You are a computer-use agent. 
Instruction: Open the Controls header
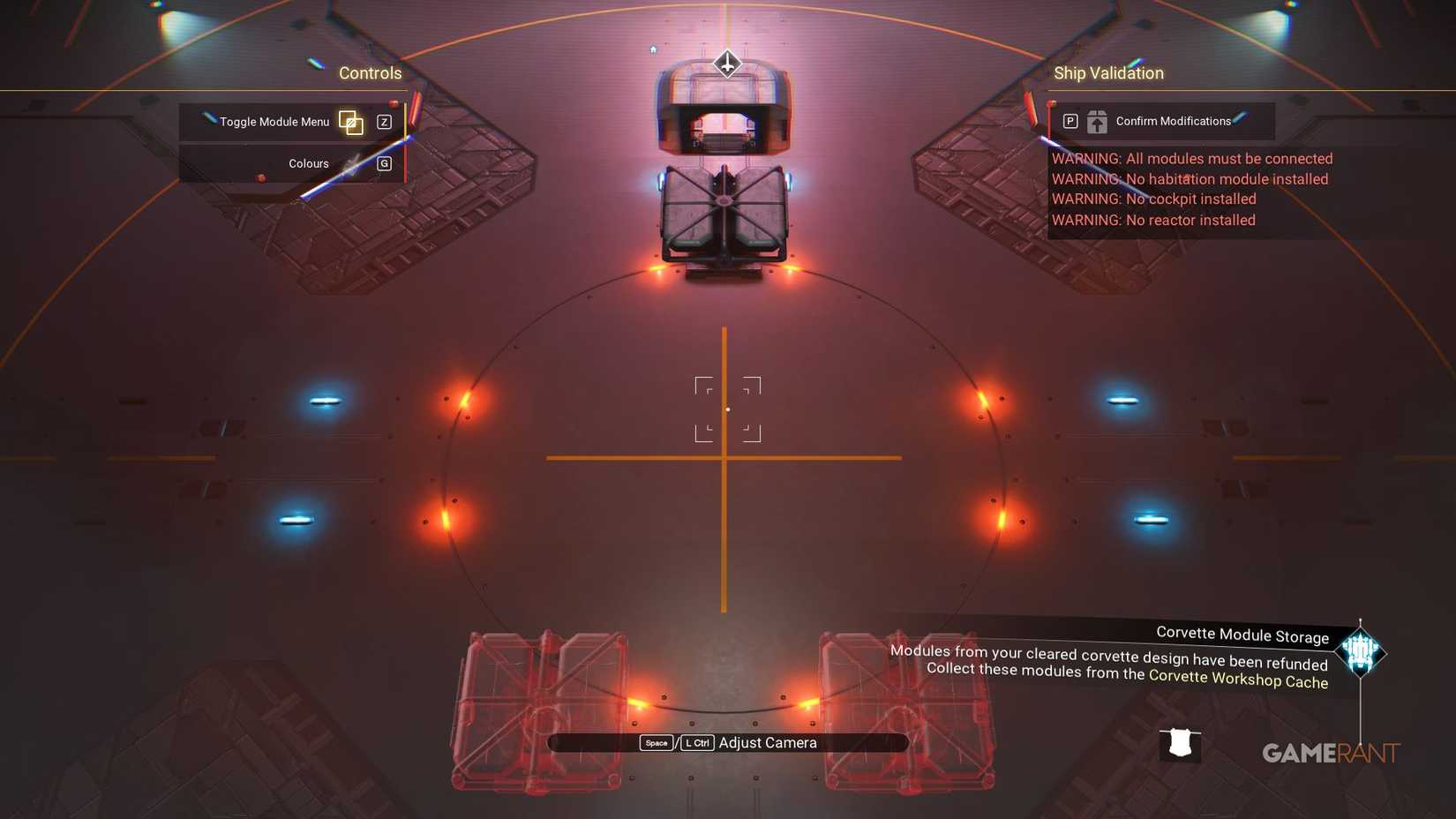370,73
